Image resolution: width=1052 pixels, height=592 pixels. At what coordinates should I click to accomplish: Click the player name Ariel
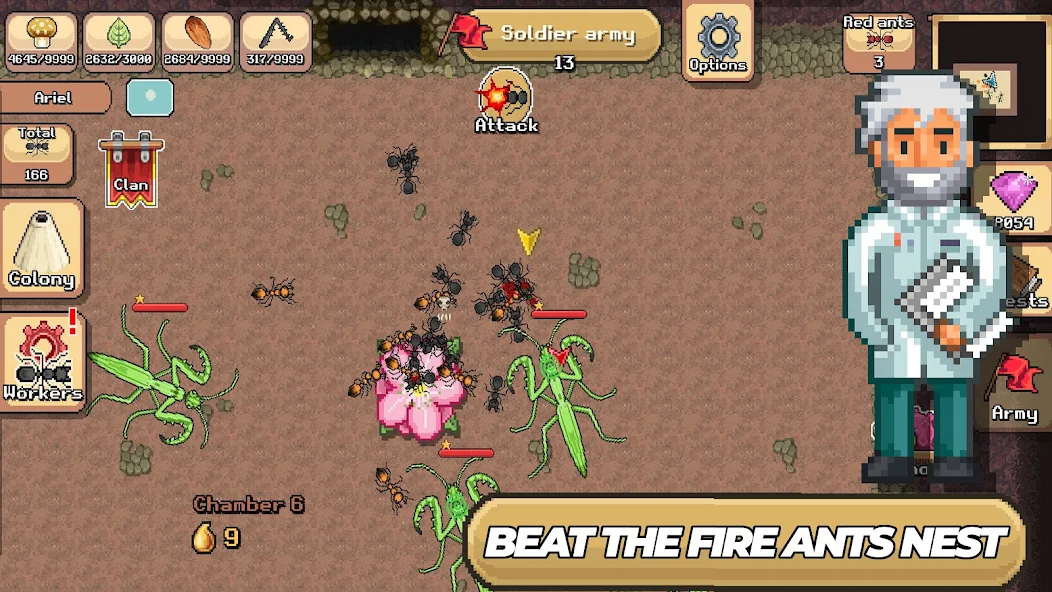(x=54, y=98)
